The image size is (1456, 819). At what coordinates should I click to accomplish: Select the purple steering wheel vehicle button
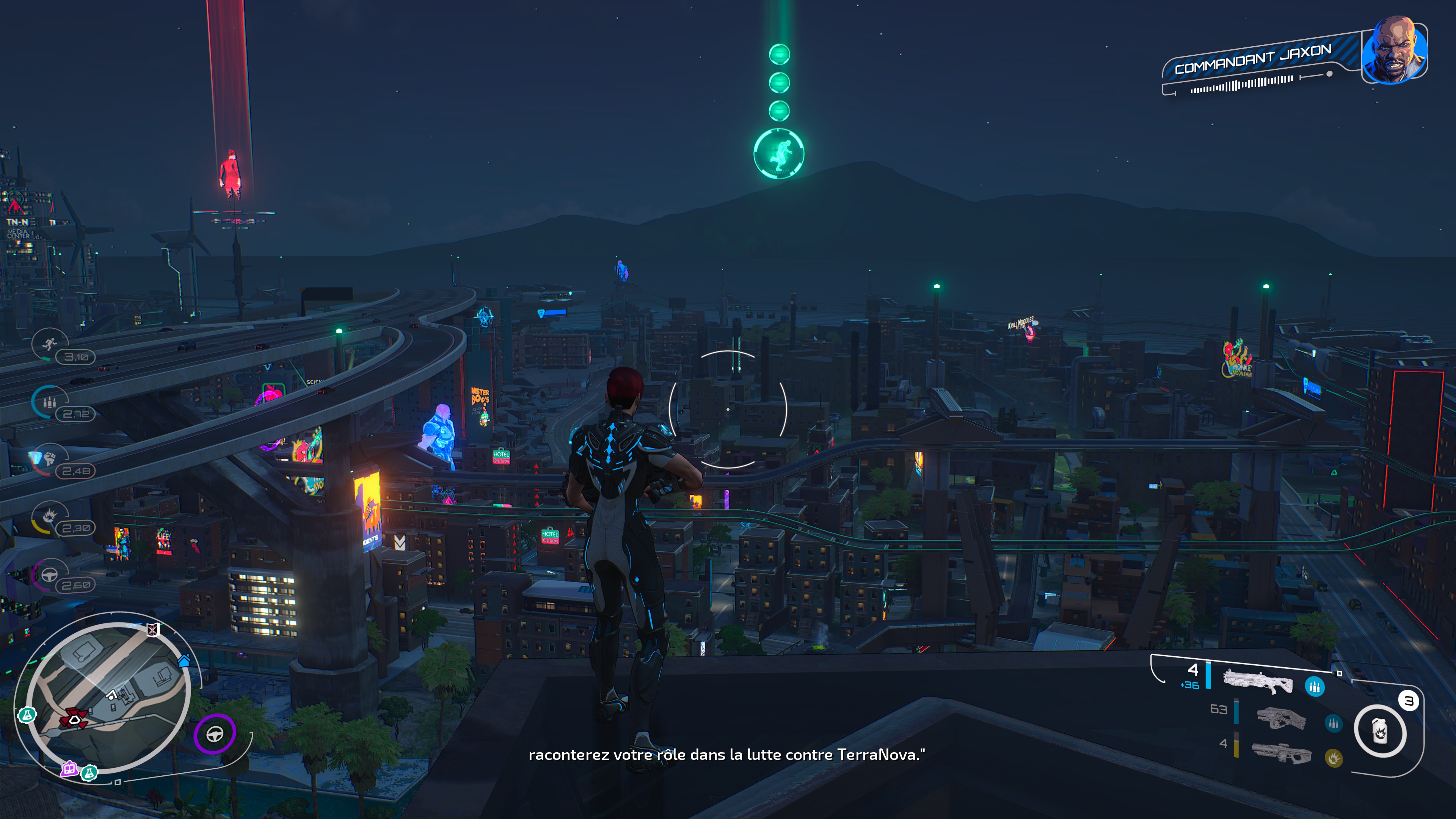[x=215, y=734]
